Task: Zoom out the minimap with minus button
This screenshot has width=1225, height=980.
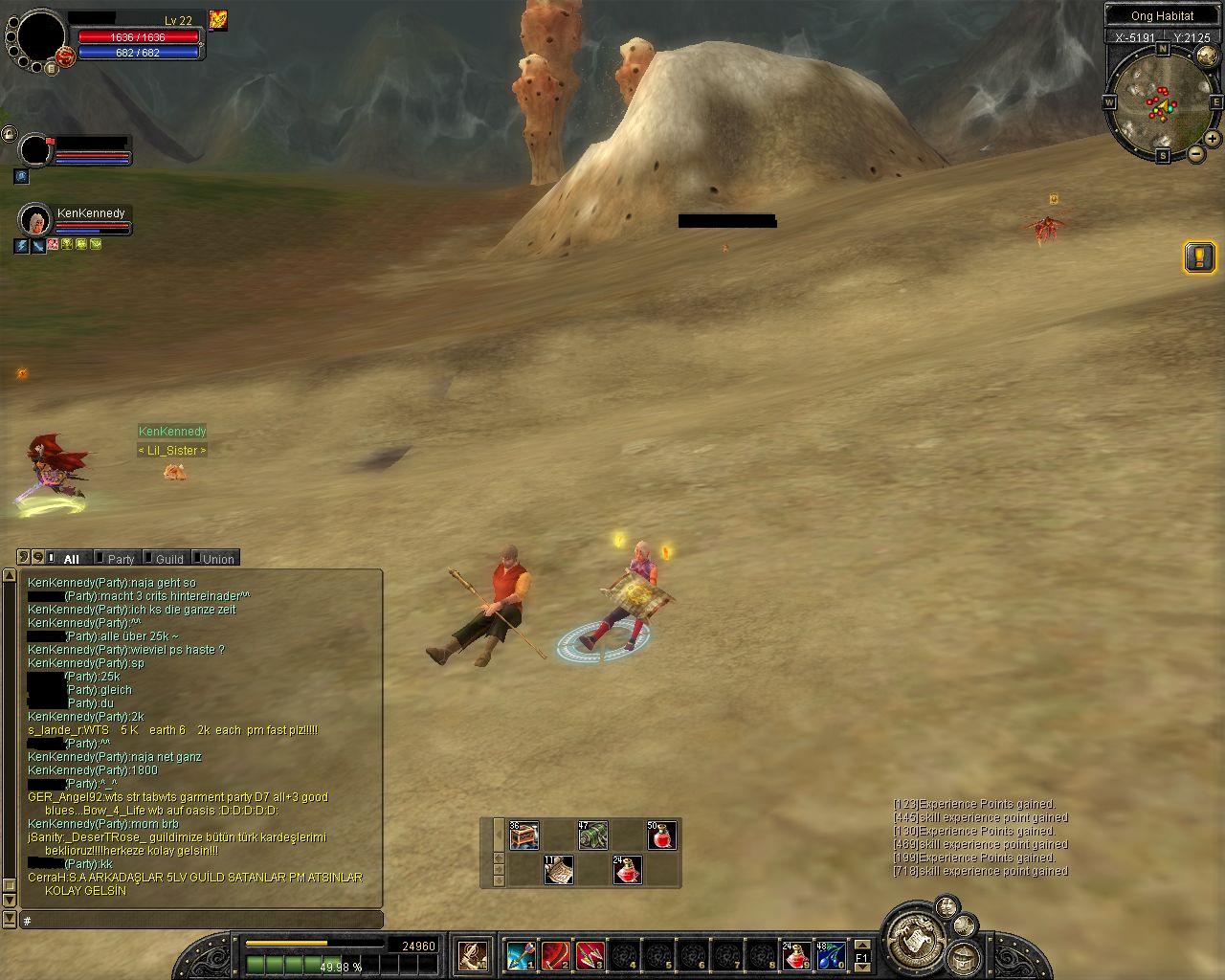Action: [x=1196, y=153]
